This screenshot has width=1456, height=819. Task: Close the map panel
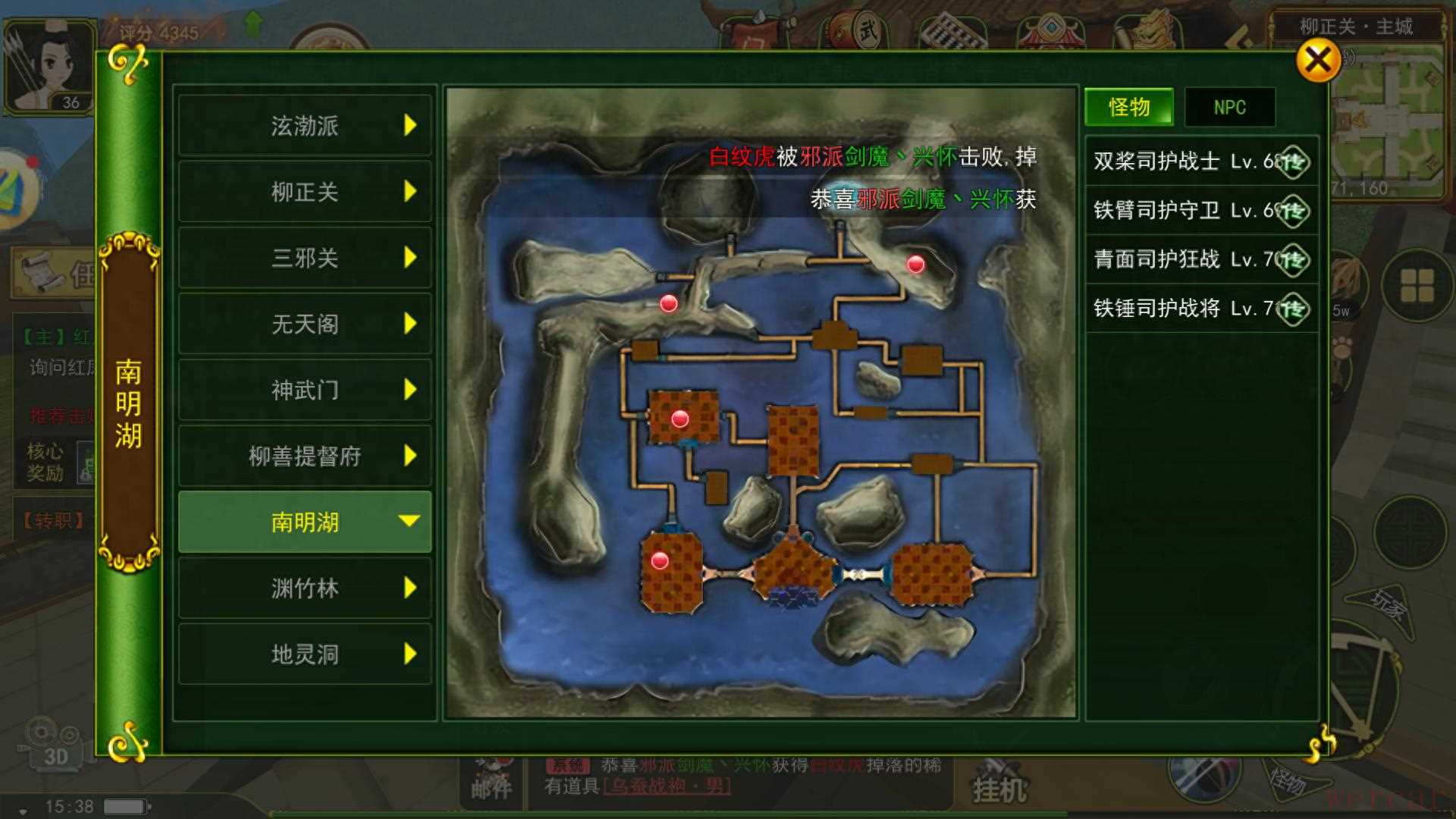tap(1317, 60)
